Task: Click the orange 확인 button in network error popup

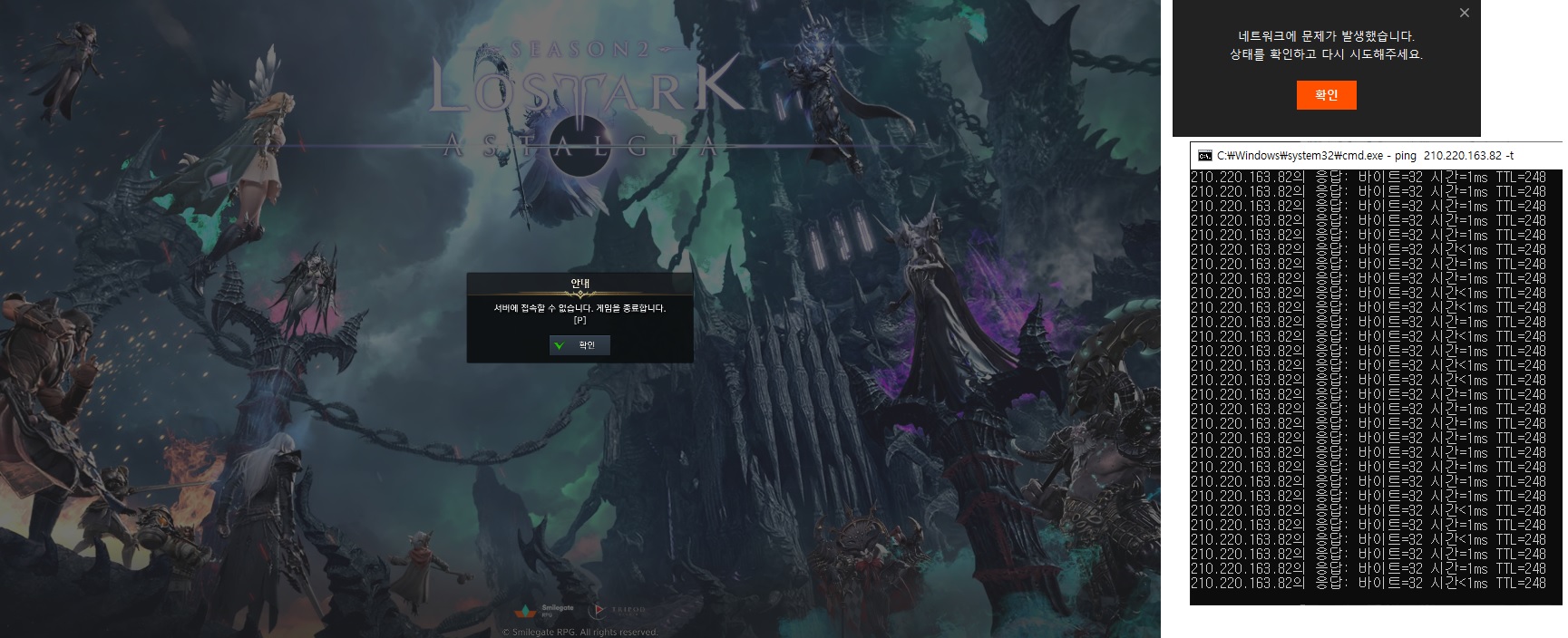Action: tap(1326, 95)
